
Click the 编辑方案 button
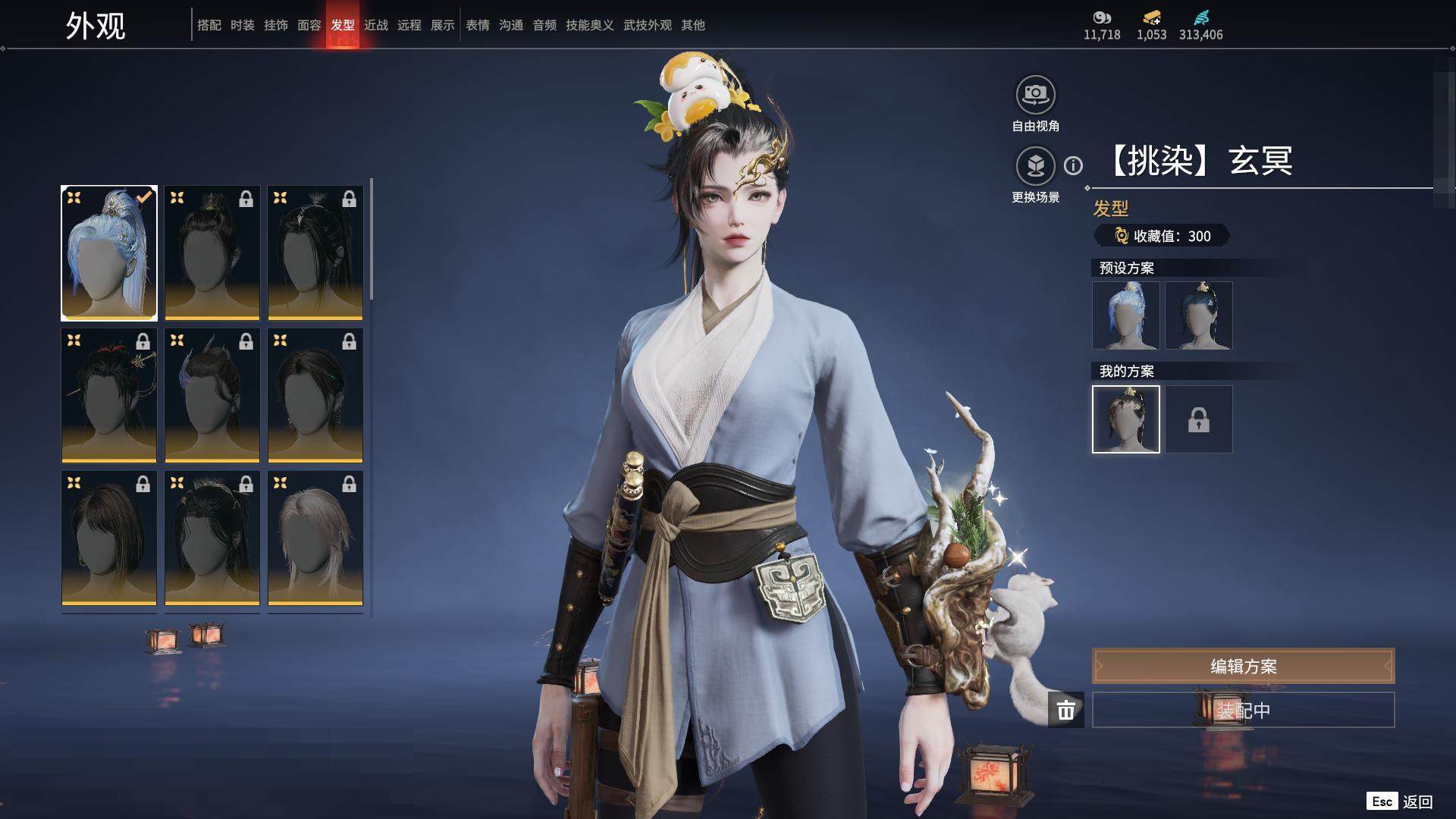pos(1243,666)
